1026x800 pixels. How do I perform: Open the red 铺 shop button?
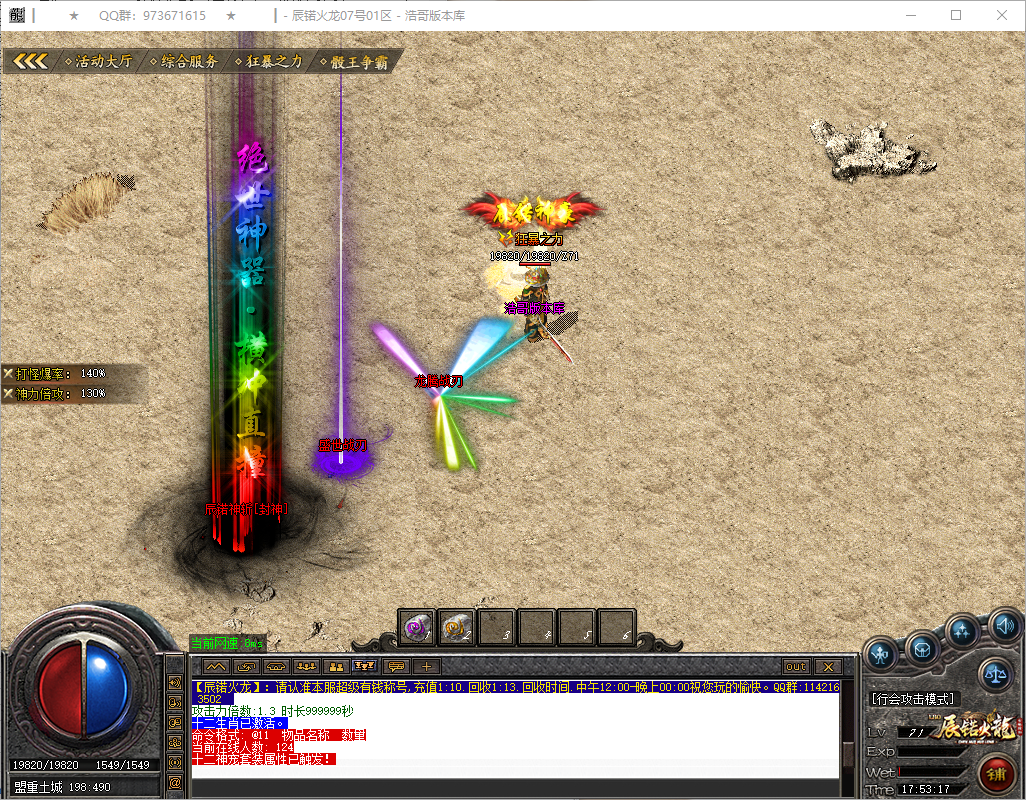click(x=996, y=773)
